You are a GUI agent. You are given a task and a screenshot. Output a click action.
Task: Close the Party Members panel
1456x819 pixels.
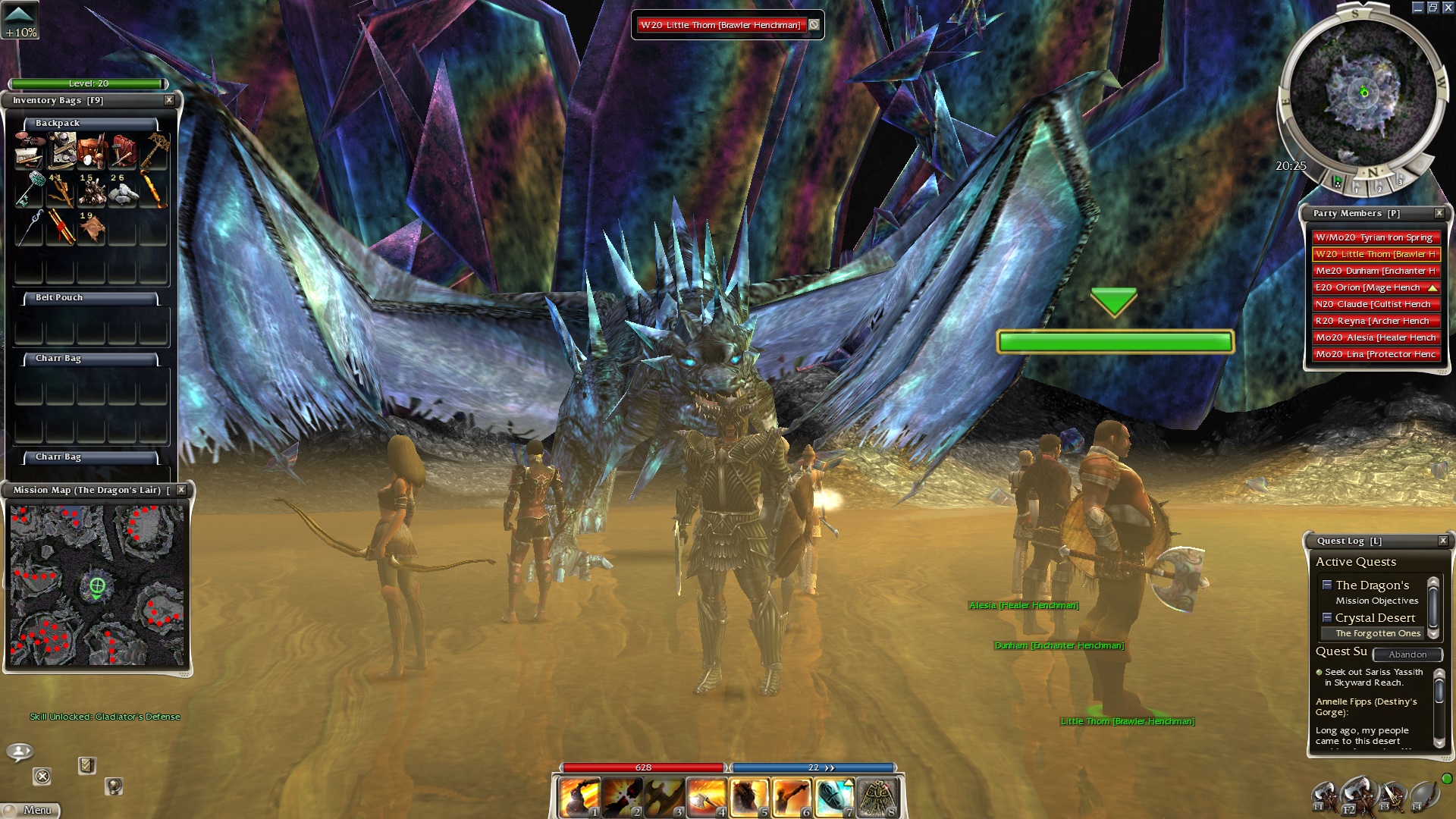(1439, 213)
